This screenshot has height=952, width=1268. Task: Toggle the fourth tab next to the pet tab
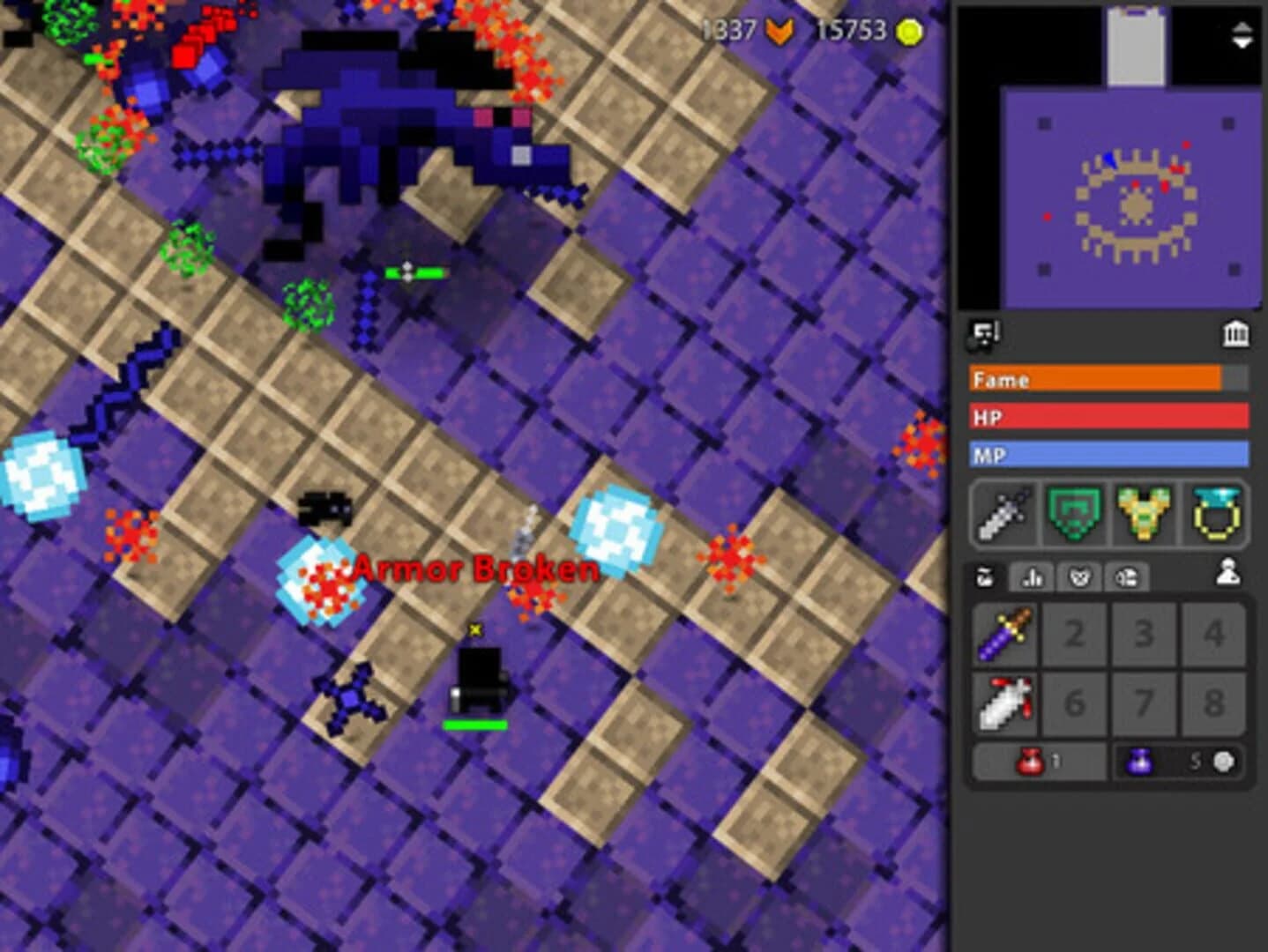click(1126, 577)
